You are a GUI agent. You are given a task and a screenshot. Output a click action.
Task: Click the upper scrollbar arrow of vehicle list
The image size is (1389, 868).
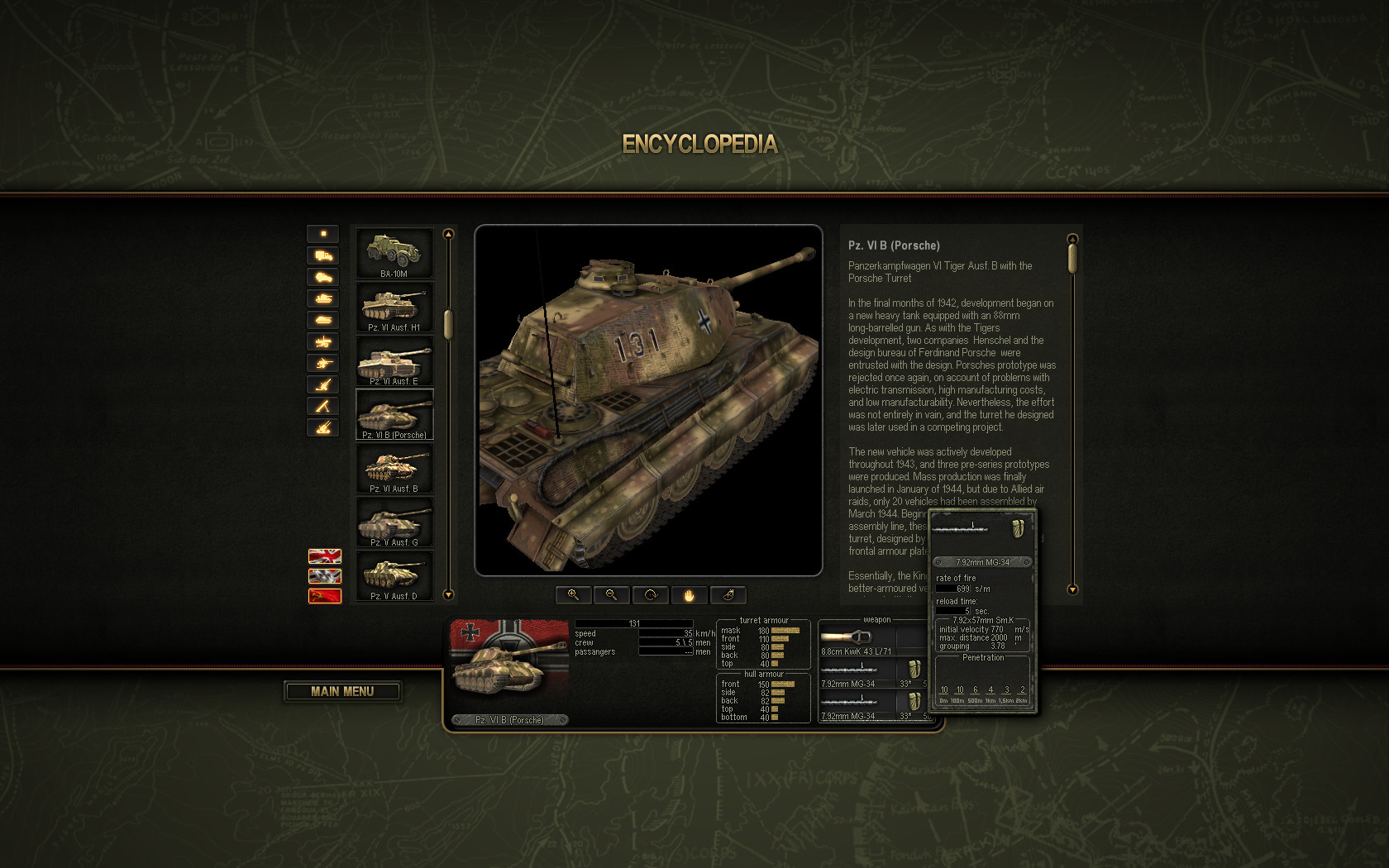click(x=447, y=234)
